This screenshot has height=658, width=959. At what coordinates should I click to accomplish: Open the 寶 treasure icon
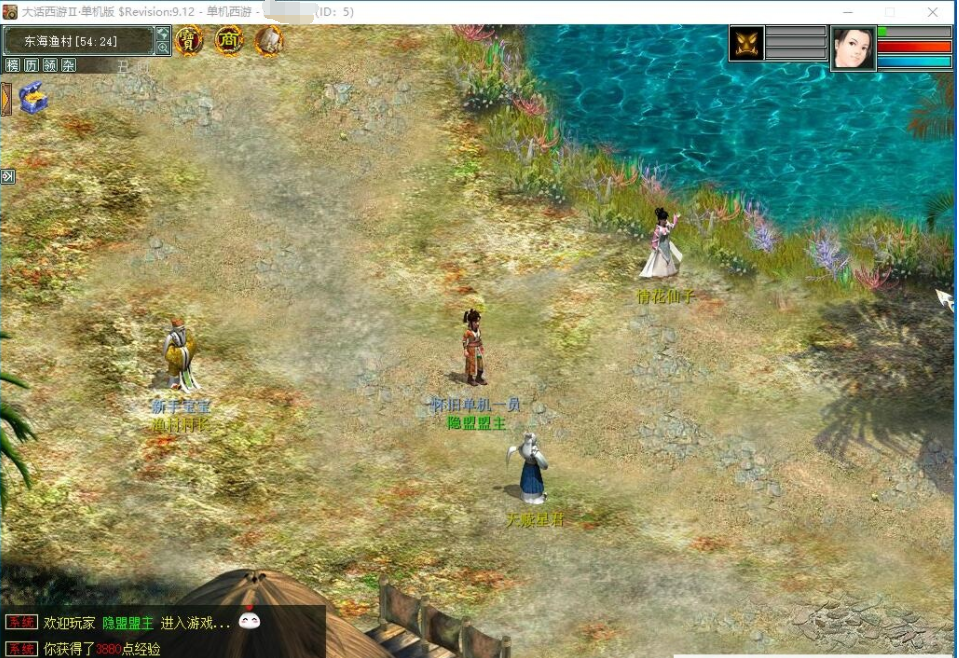(189, 41)
